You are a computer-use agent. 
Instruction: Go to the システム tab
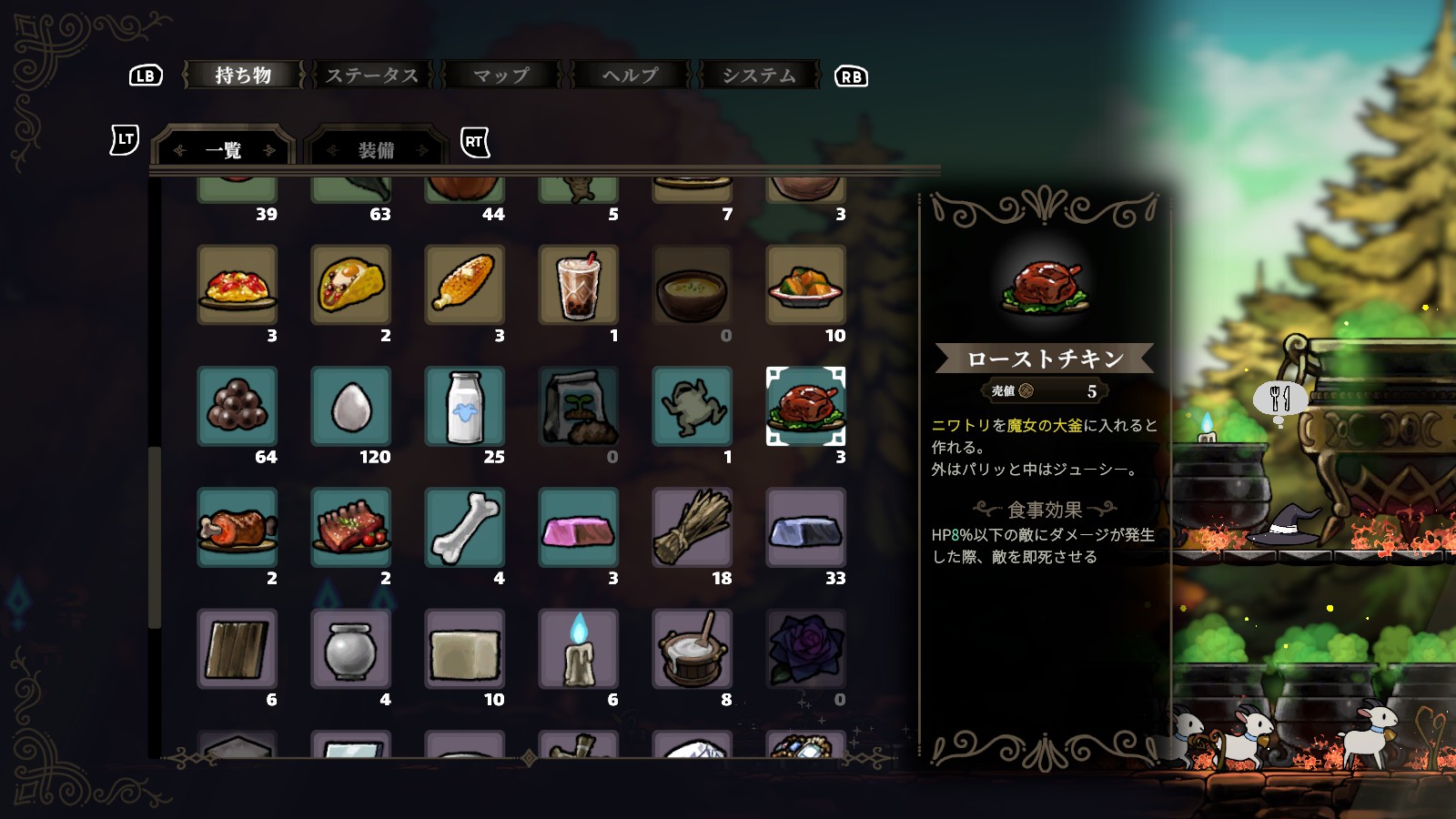759,76
